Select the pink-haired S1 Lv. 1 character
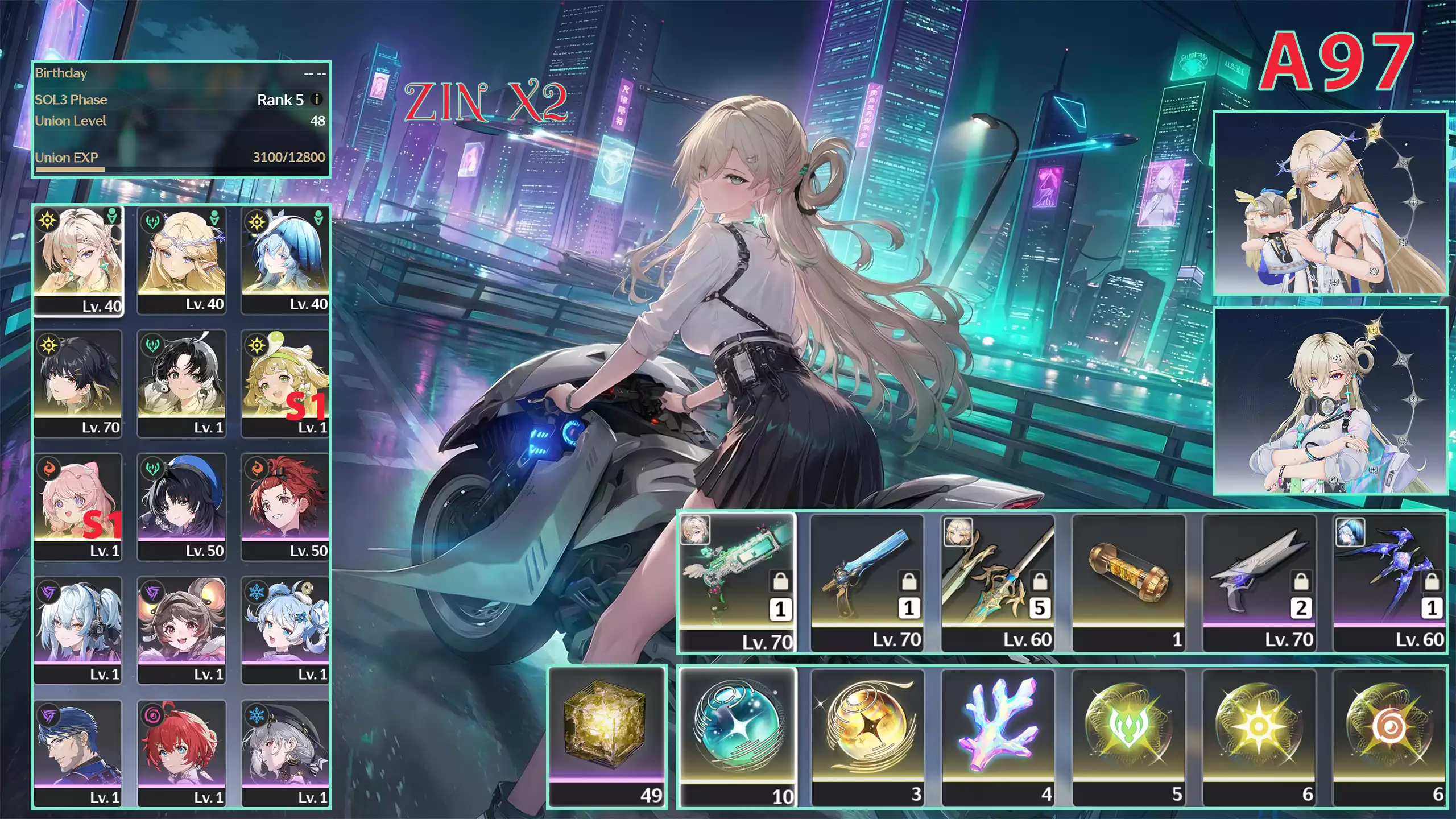 [78, 500]
